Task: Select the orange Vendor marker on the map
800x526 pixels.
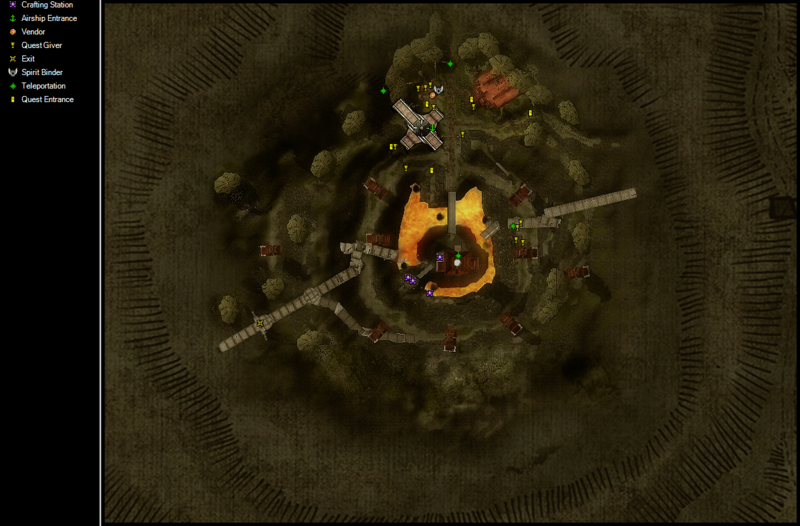Action: (x=432, y=96)
